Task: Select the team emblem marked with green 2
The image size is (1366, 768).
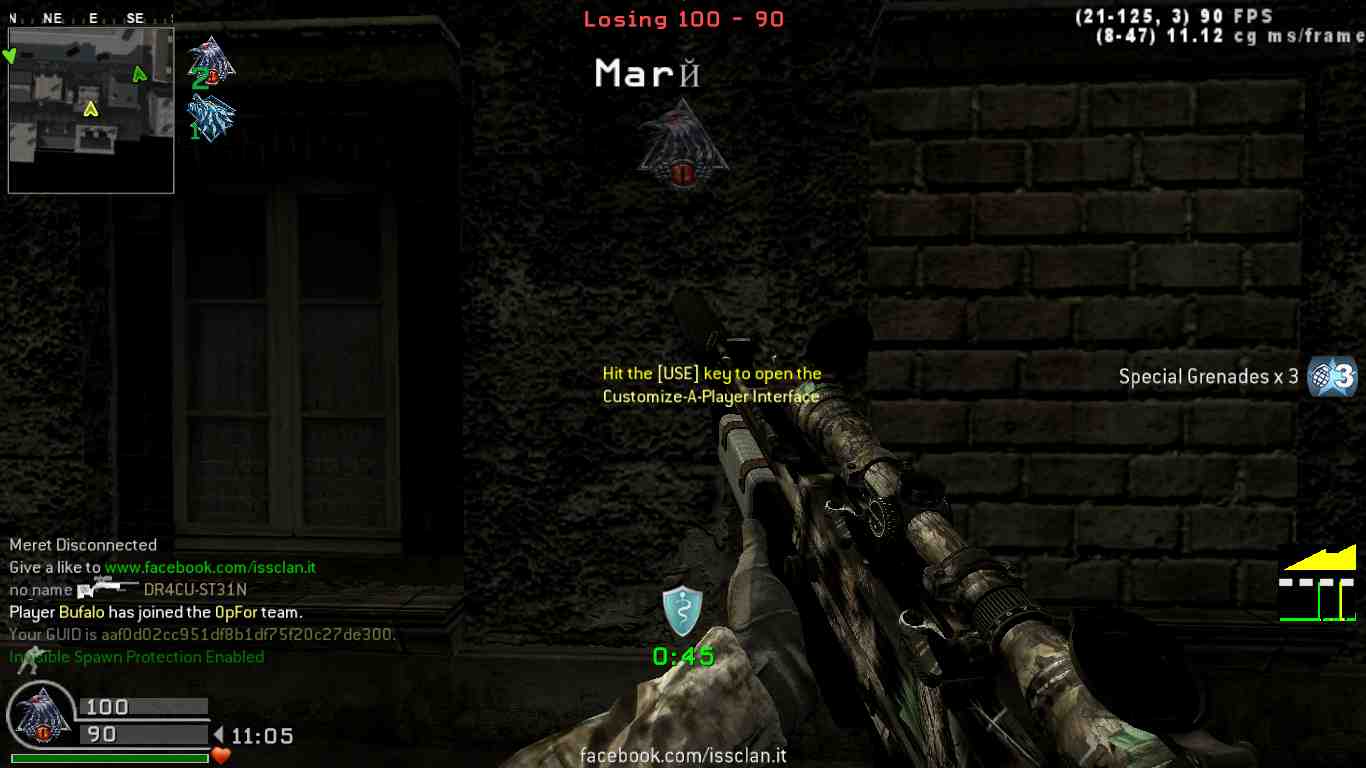Action: tap(211, 63)
